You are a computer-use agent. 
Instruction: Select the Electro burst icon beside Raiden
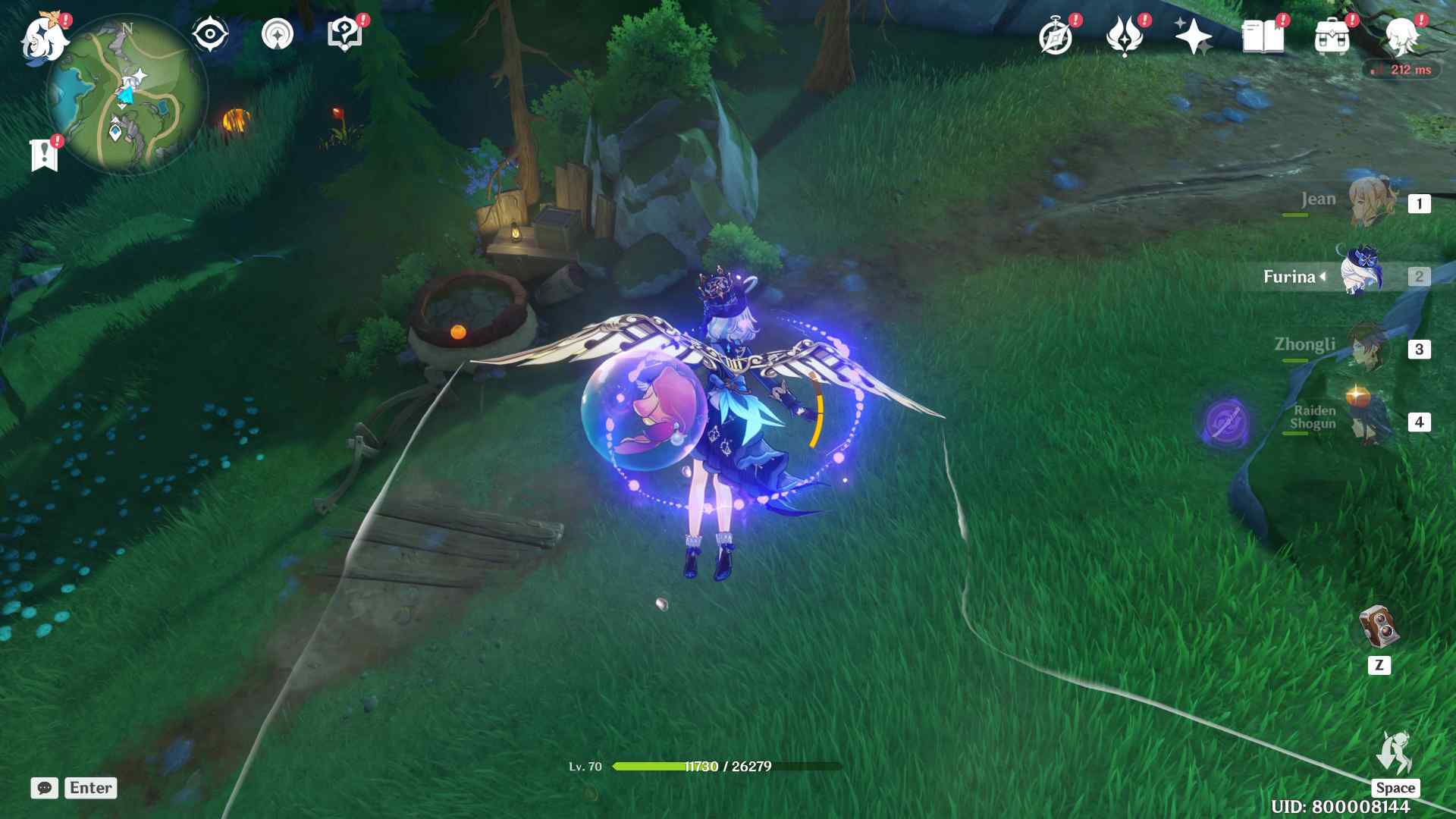(x=1225, y=421)
